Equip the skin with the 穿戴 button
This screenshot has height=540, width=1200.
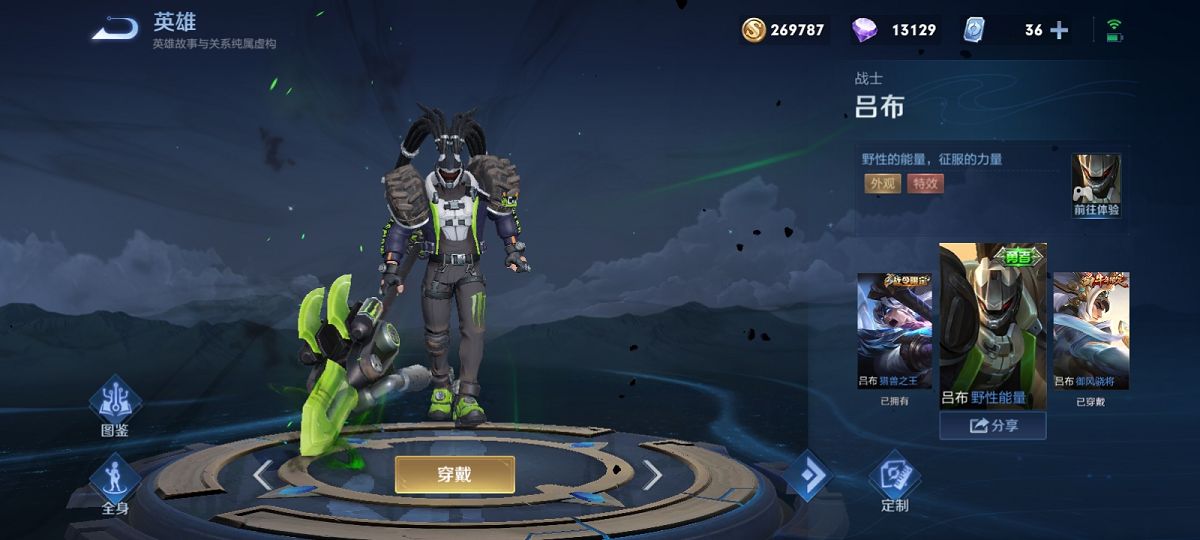[x=455, y=475]
